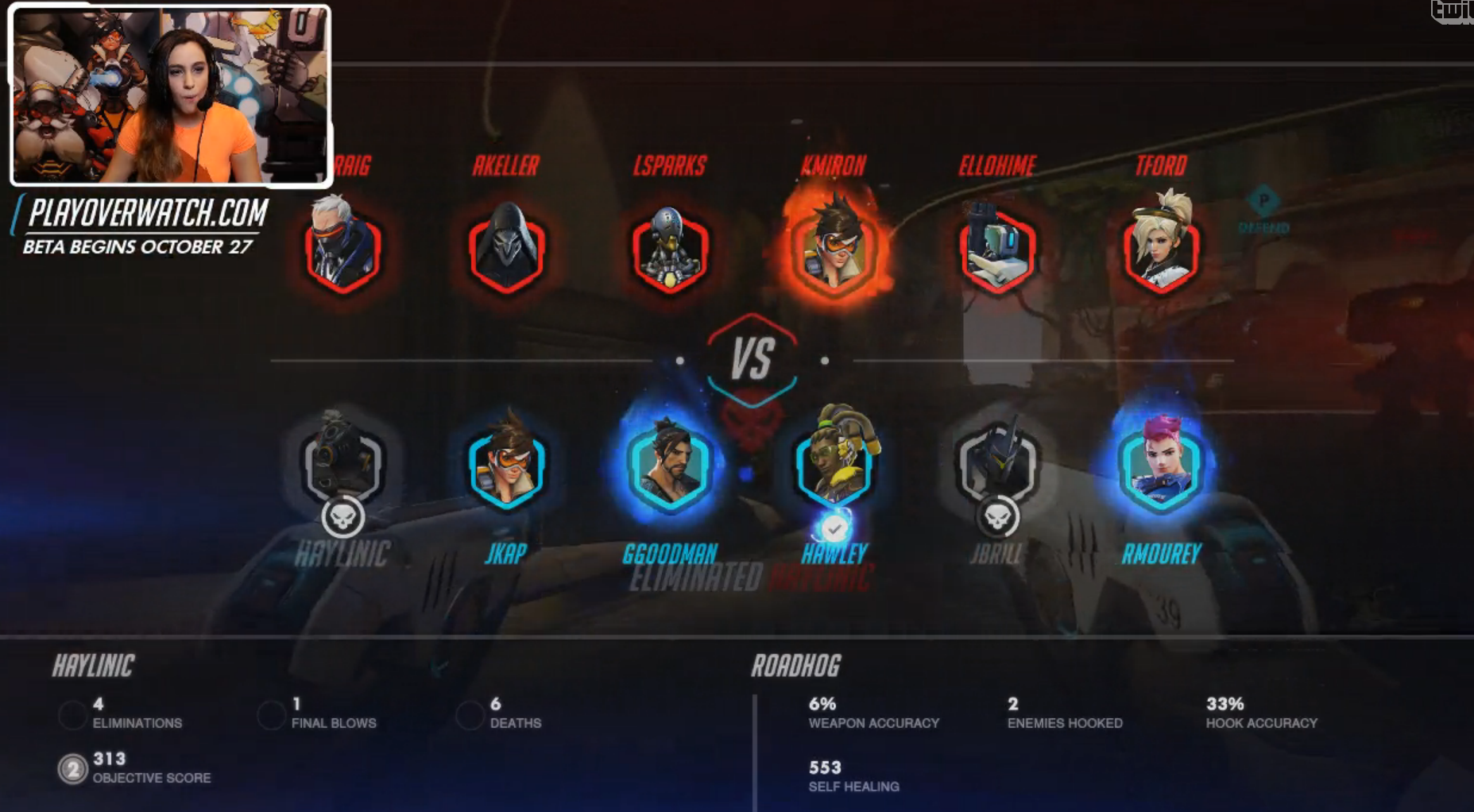Select Zarya's portrait for RMOUREY
The width and height of the screenshot is (1474, 812).
click(x=1162, y=469)
